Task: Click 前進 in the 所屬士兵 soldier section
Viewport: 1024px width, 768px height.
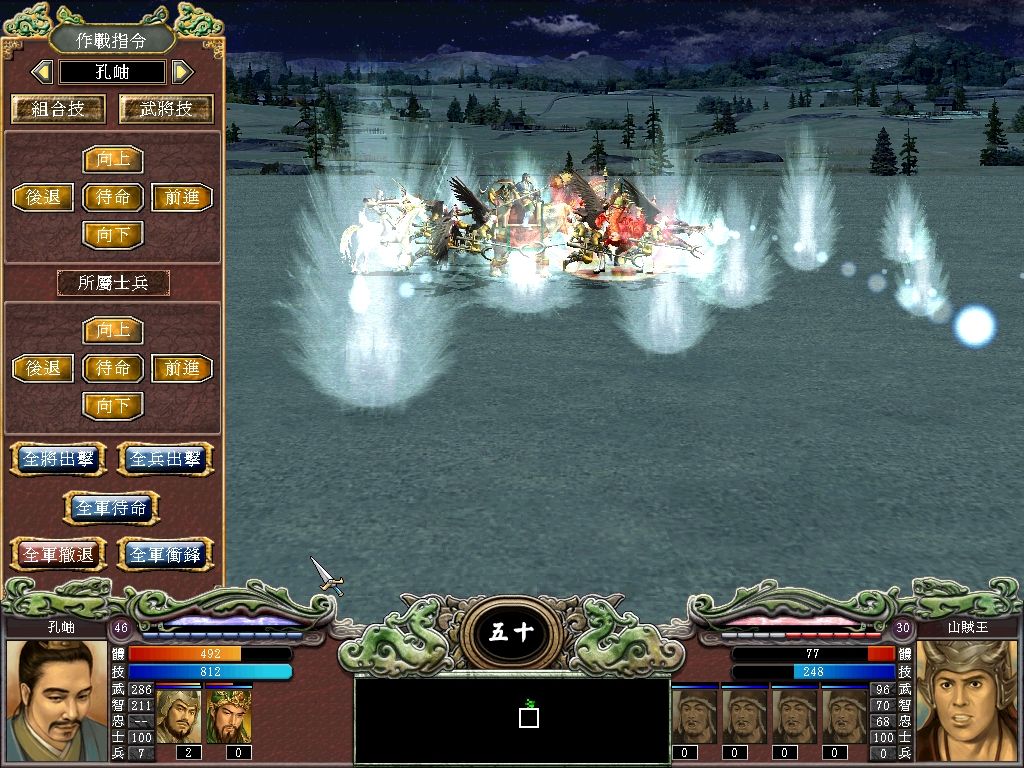Action: pos(182,368)
